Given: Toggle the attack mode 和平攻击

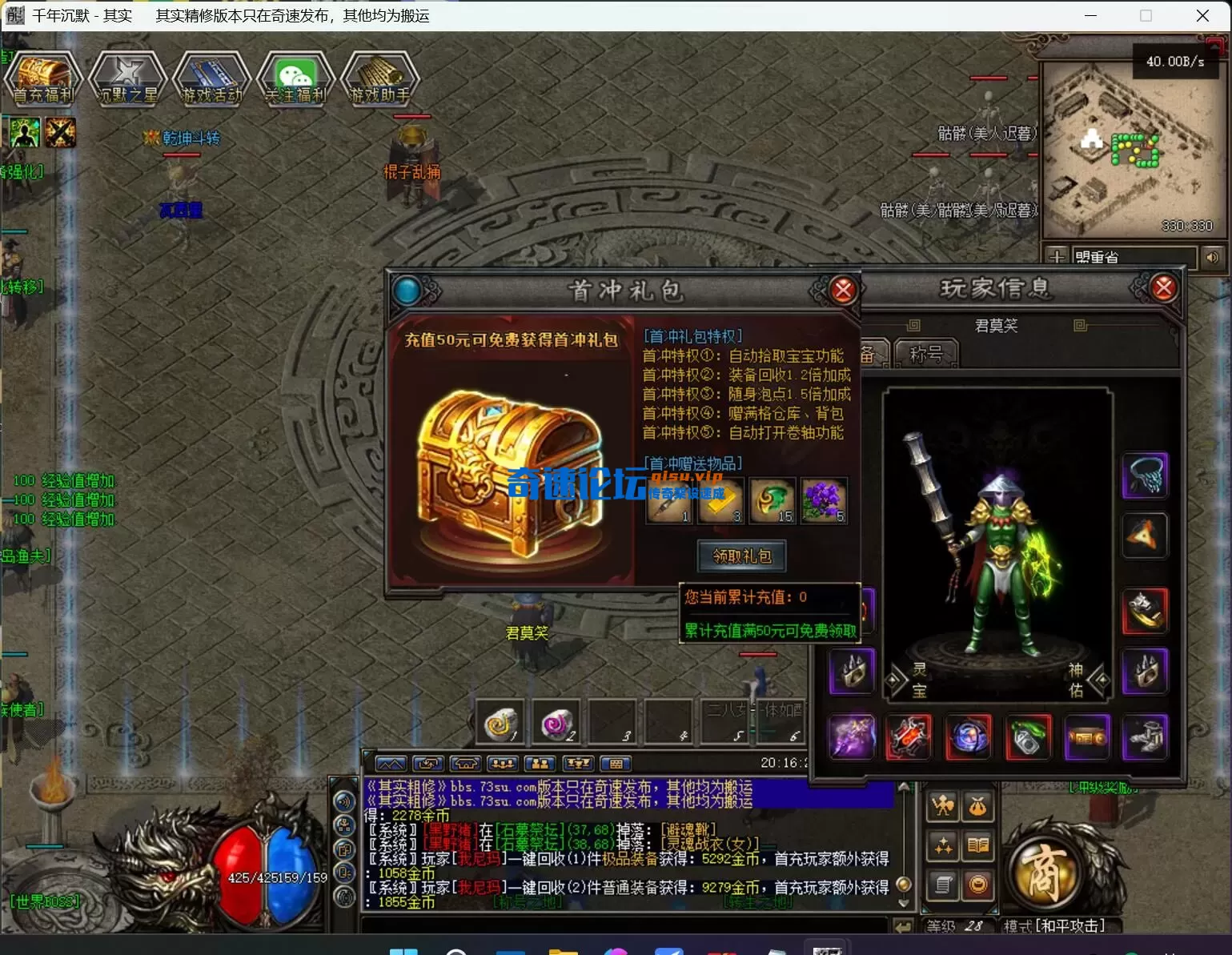Looking at the screenshot, I should [x=1055, y=926].
